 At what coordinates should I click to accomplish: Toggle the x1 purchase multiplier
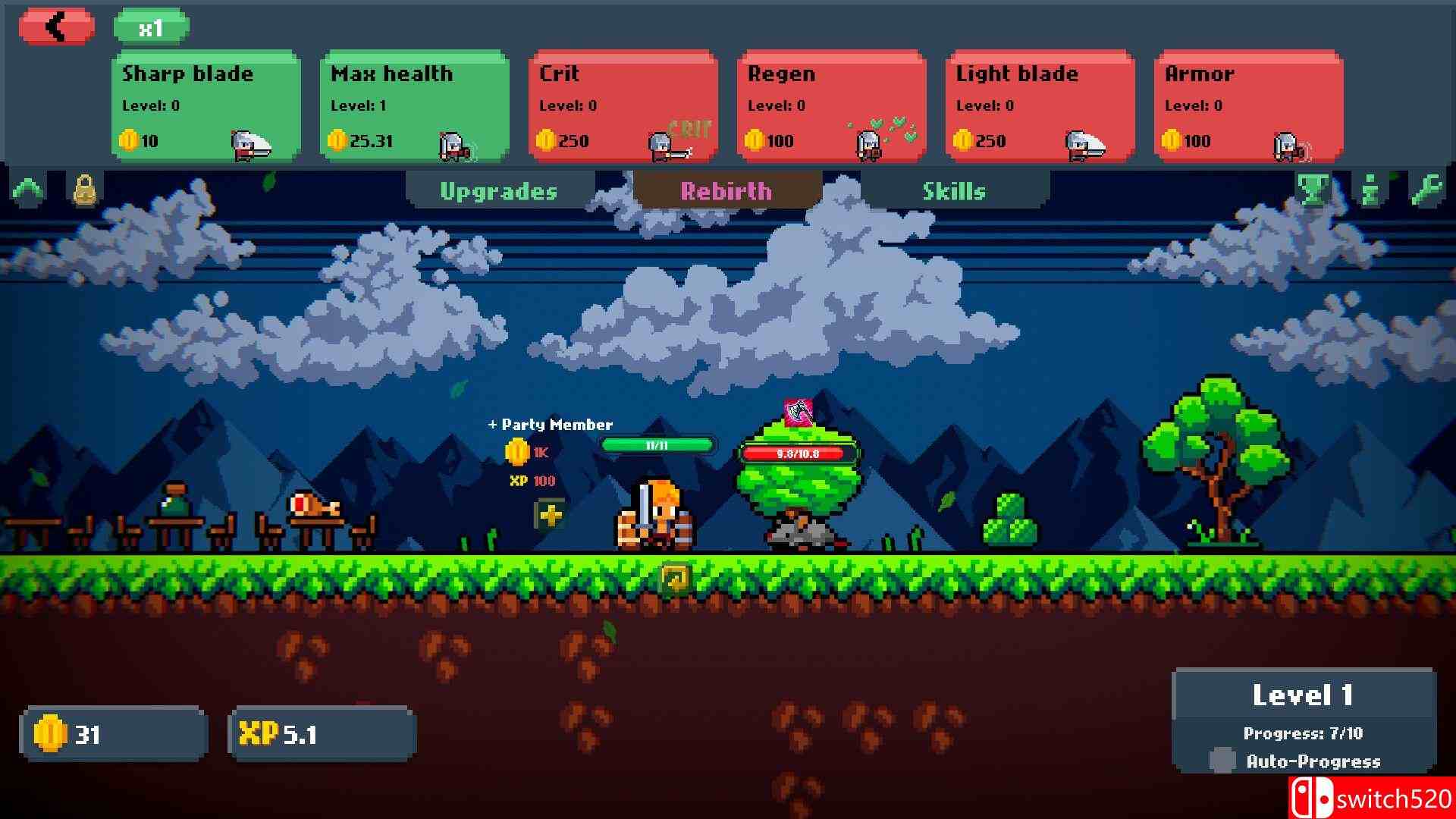[151, 29]
